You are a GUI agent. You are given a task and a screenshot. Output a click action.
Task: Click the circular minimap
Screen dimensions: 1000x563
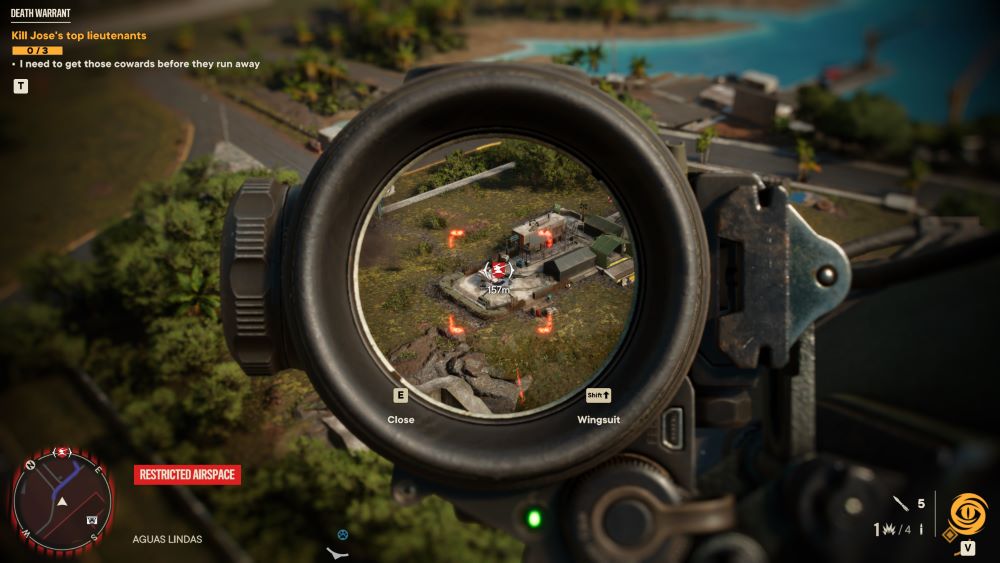pos(62,502)
